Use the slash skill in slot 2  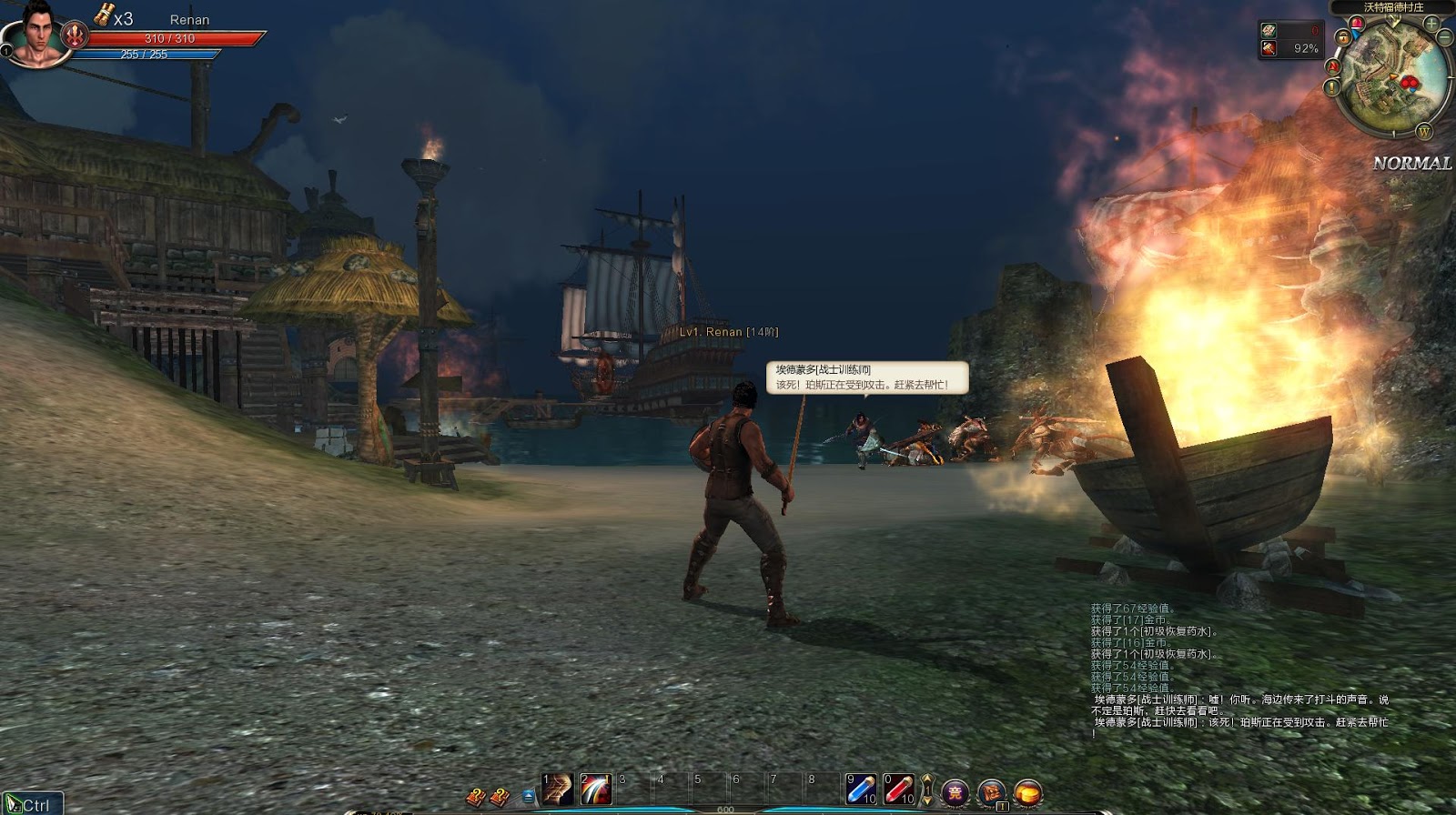(x=595, y=789)
